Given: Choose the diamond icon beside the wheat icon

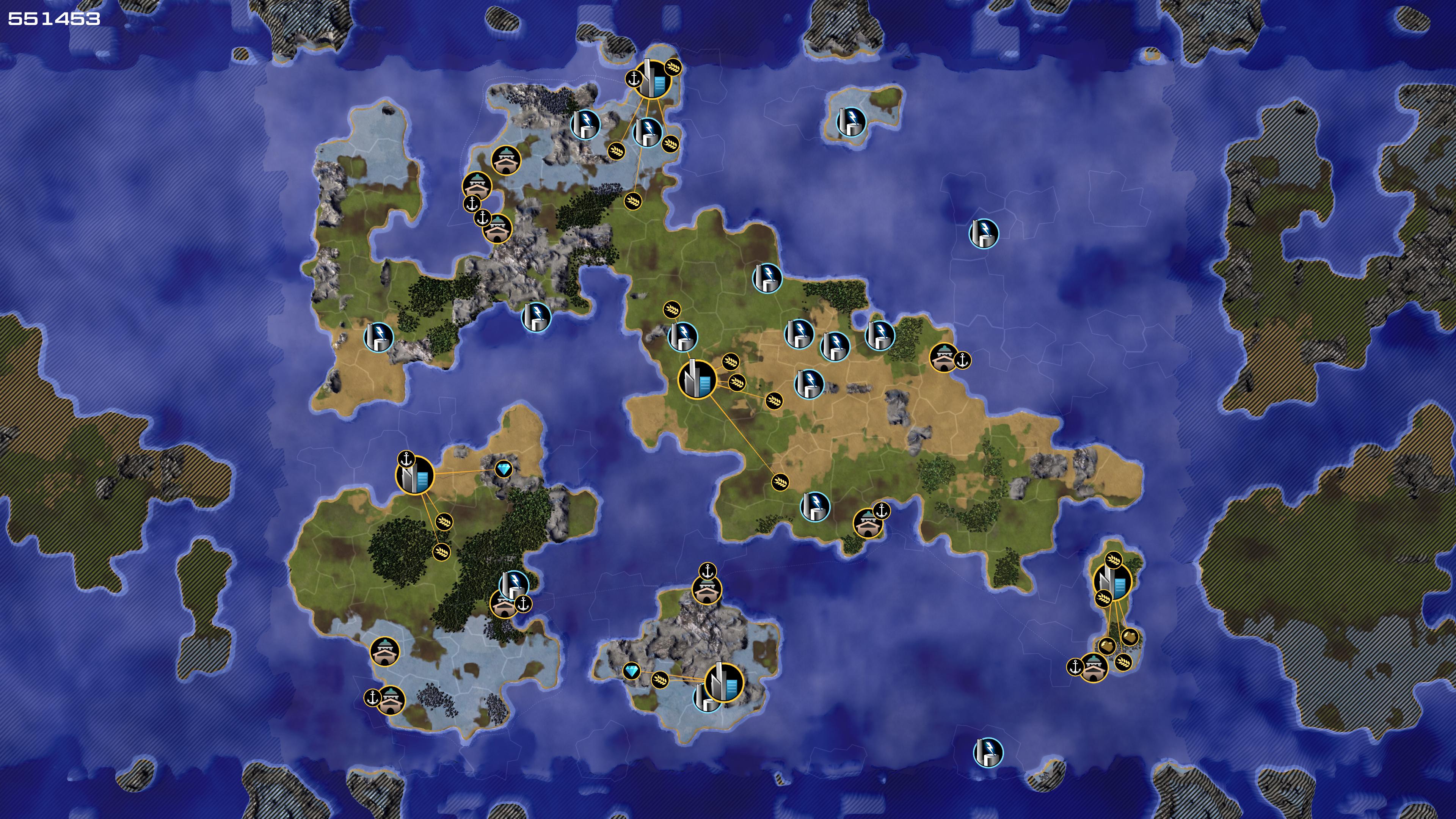Looking at the screenshot, I should pyautogui.click(x=631, y=671).
